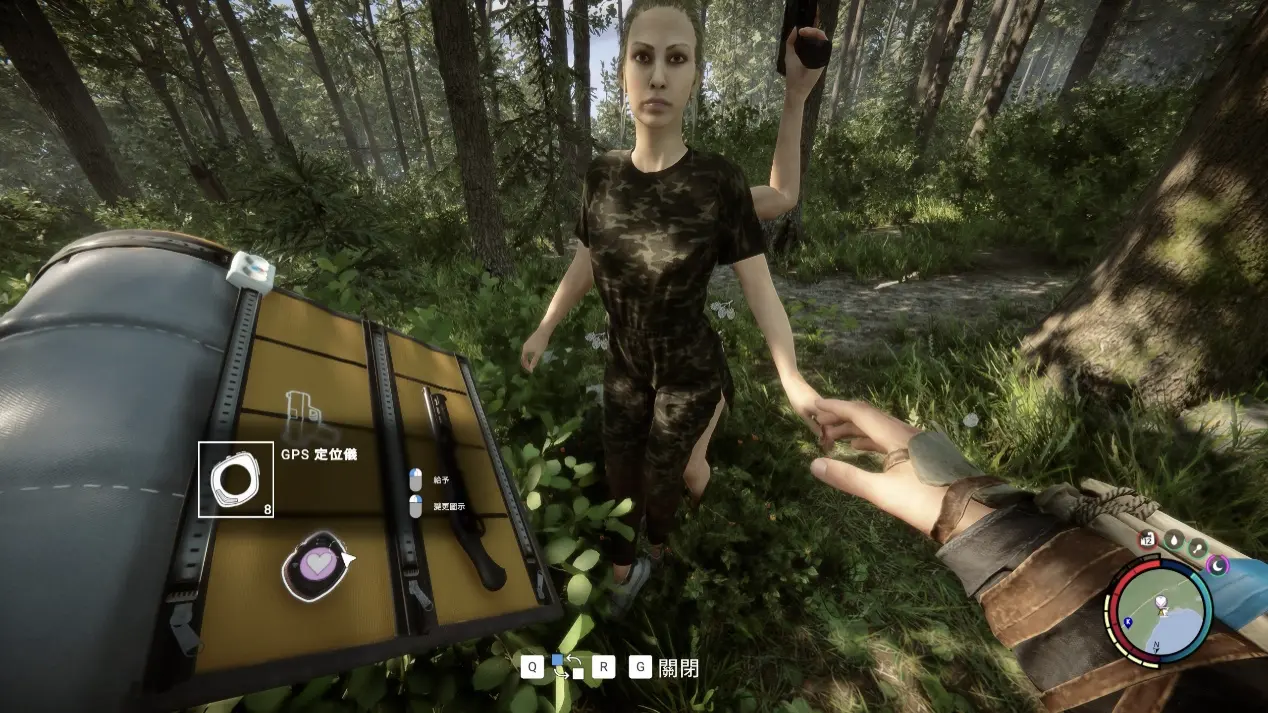This screenshot has width=1268, height=713.
Task: Select the GPS locator item slot
Action: coord(235,479)
